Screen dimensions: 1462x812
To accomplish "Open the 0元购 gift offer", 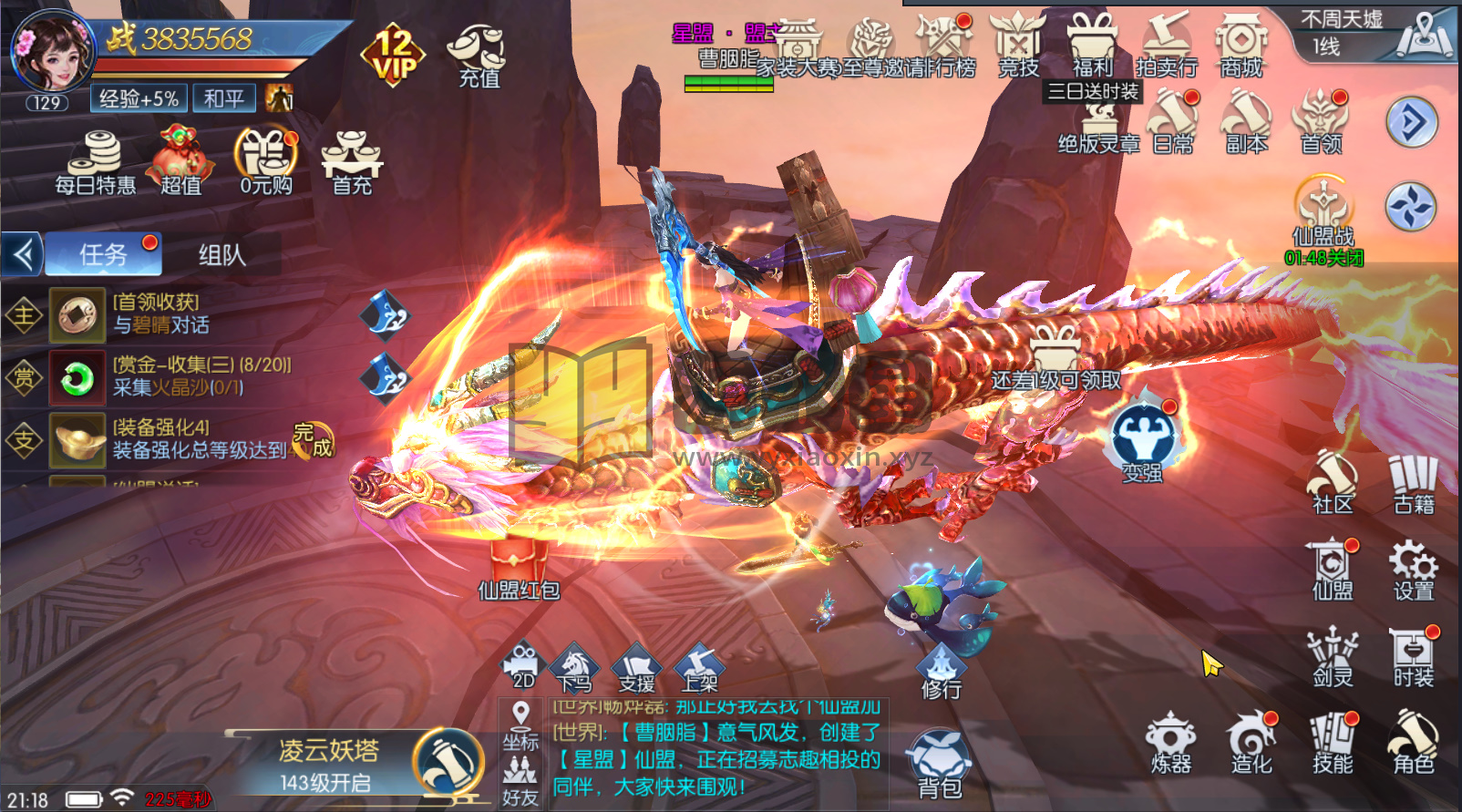I will pos(266,164).
